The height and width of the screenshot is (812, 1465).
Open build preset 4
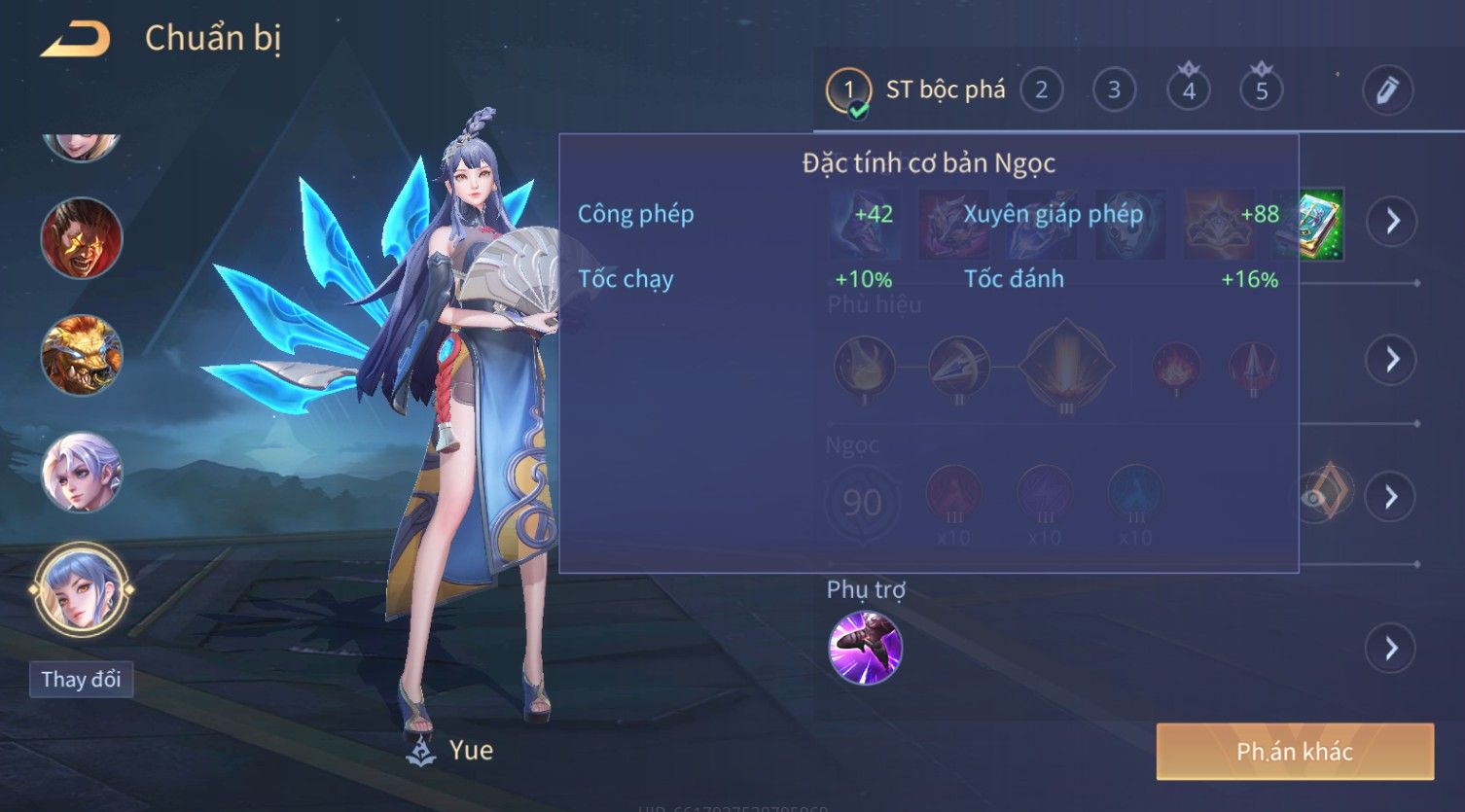pyautogui.click(x=1188, y=90)
